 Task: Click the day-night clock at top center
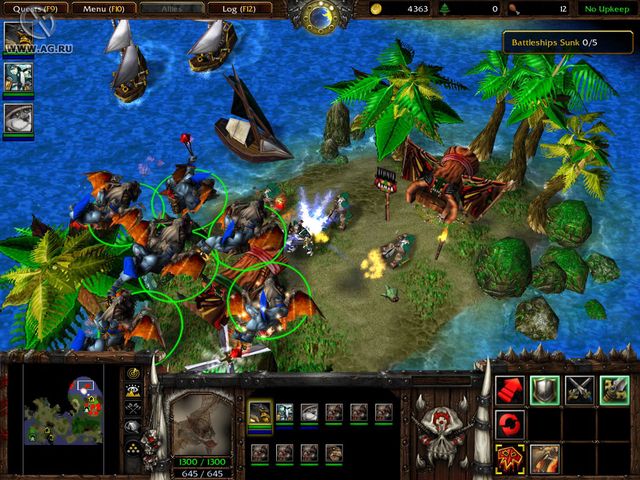[321, 15]
